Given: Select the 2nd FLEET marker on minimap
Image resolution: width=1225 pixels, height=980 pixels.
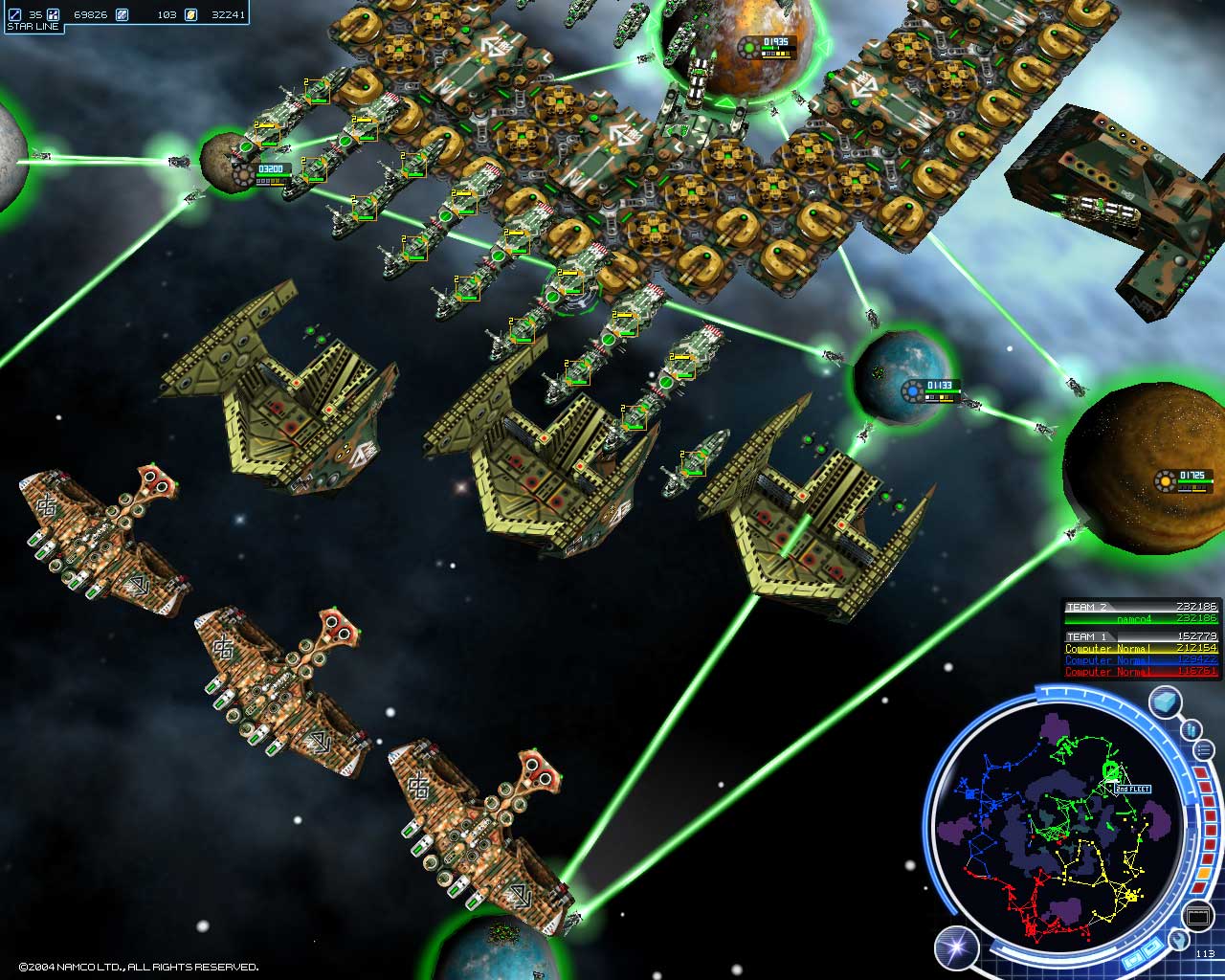Looking at the screenshot, I should tap(1130, 789).
